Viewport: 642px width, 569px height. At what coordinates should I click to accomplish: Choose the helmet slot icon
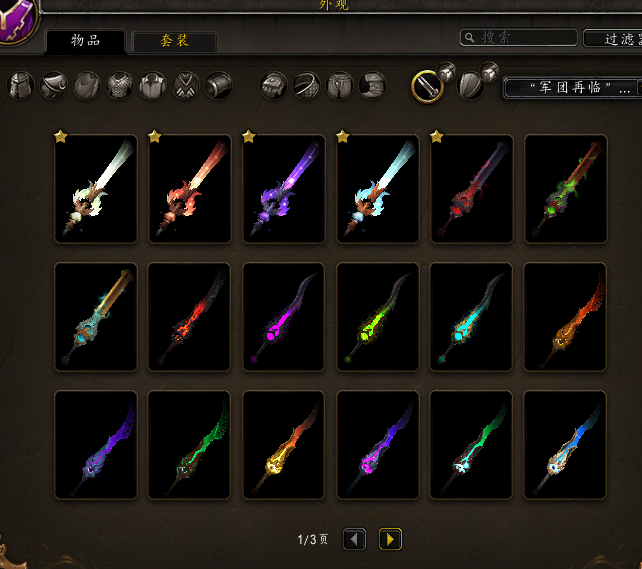point(22,86)
